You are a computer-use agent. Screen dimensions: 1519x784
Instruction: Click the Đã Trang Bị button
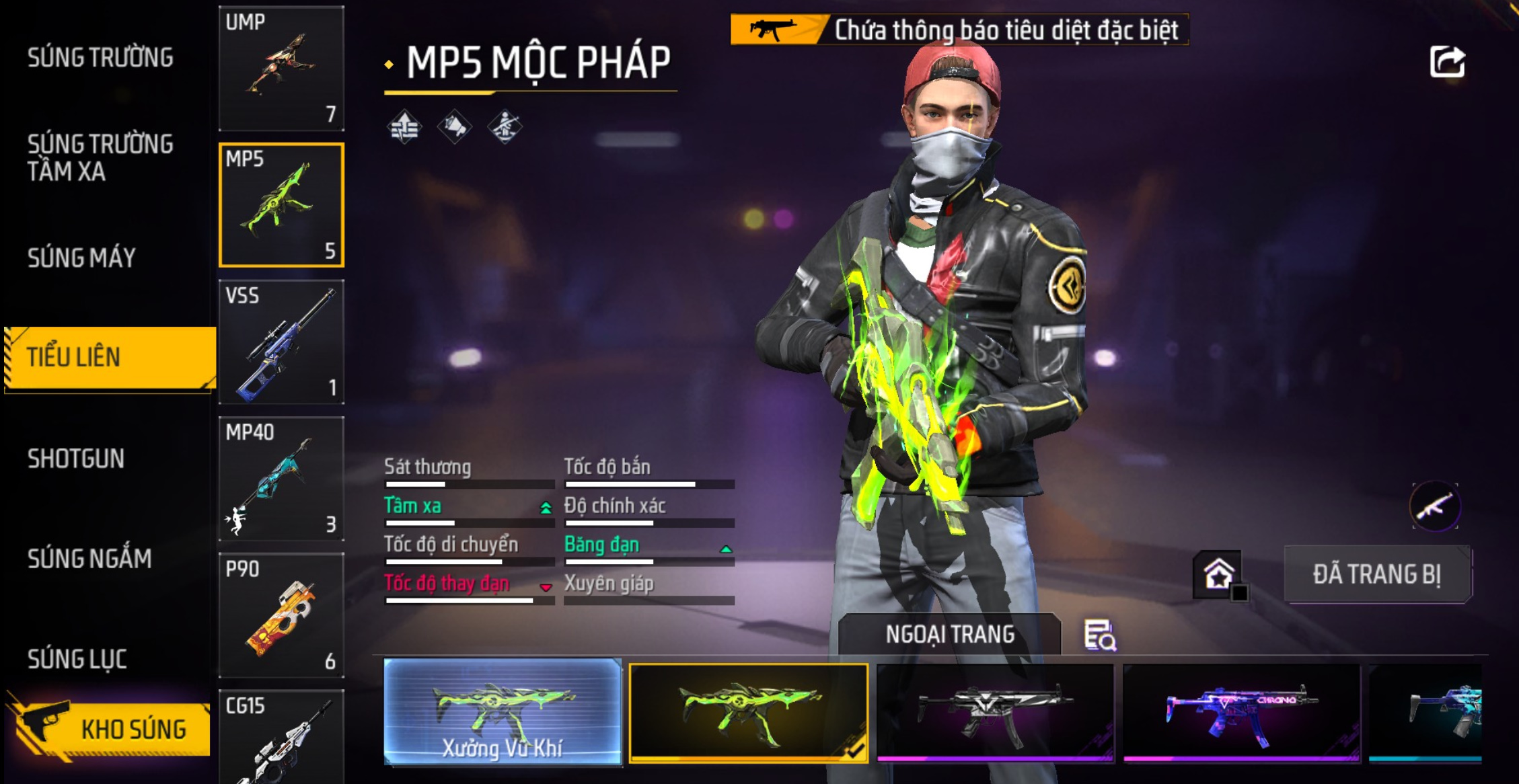pyautogui.click(x=1377, y=575)
